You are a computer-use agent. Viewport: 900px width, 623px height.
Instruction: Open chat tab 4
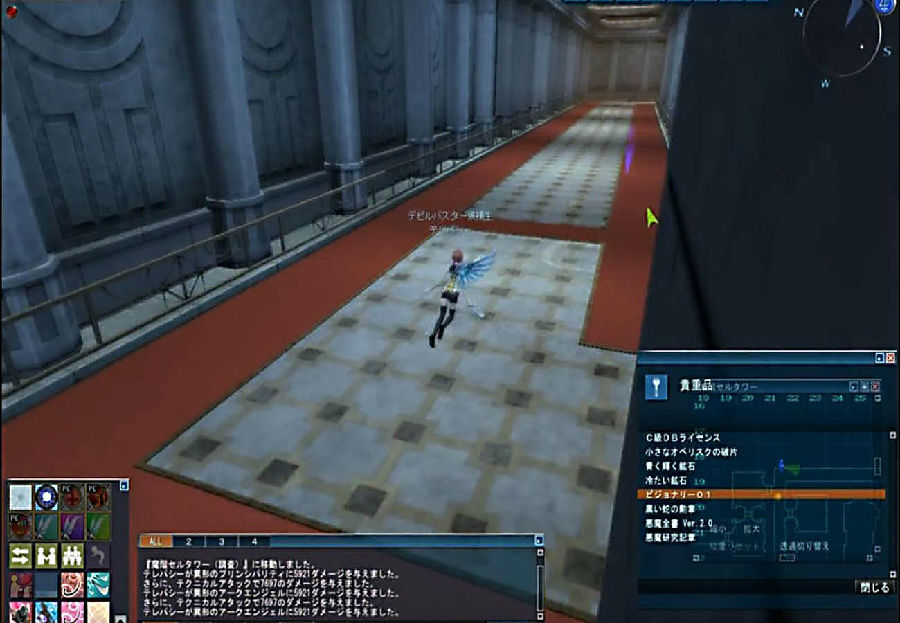coord(254,541)
